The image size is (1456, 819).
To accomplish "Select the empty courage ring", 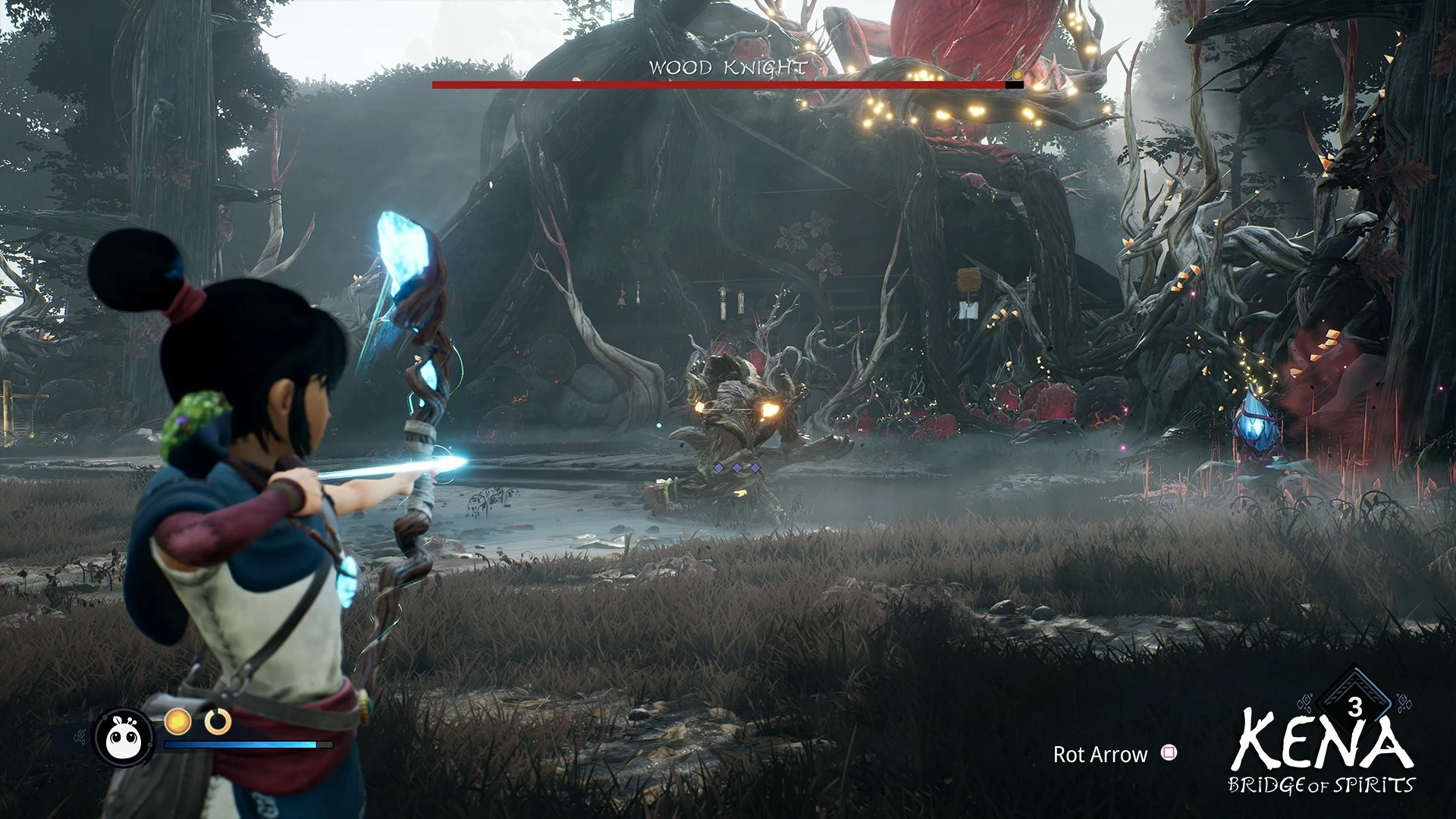I will (x=218, y=721).
